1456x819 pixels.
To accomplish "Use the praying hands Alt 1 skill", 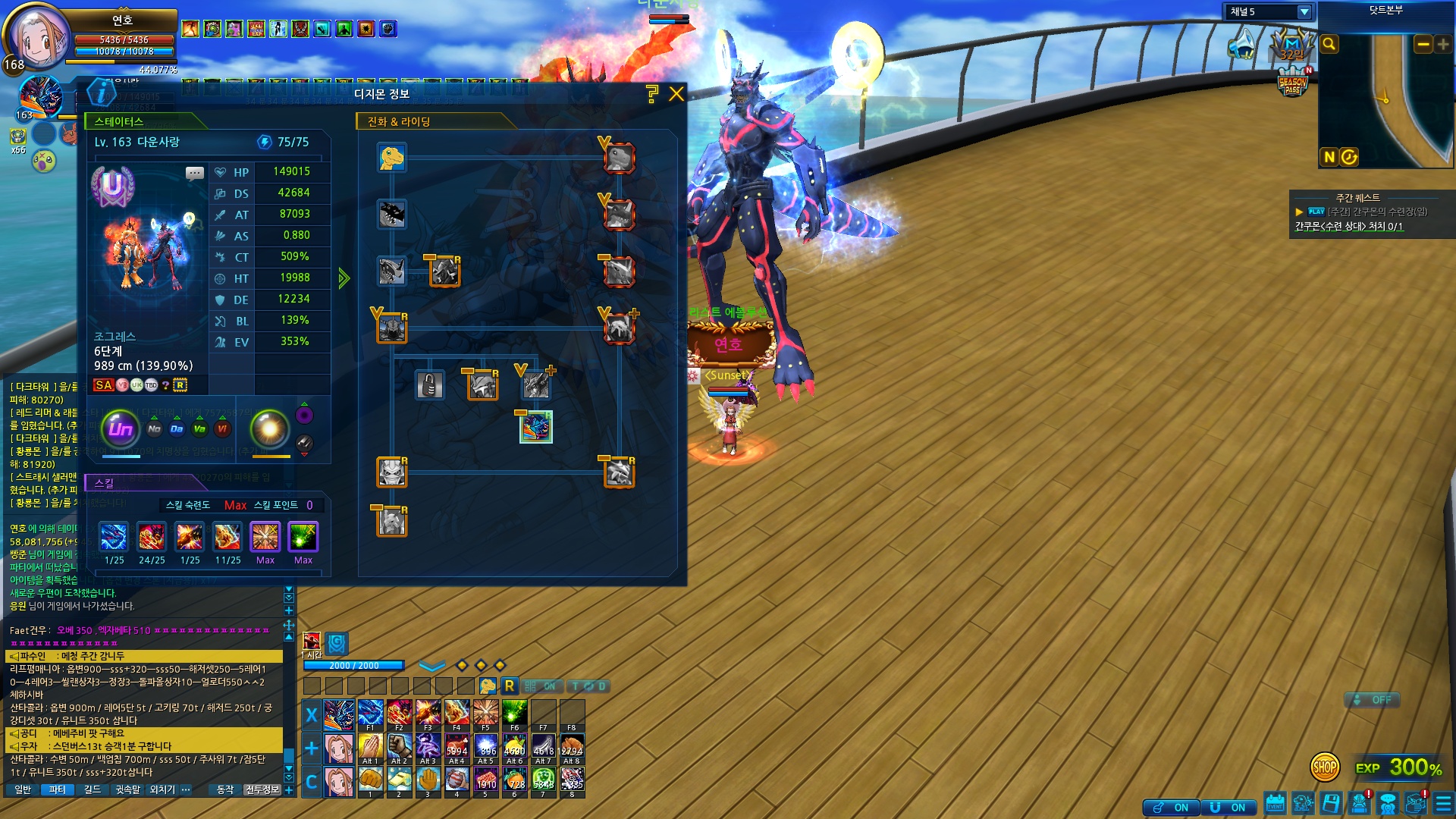I will pos(369,747).
